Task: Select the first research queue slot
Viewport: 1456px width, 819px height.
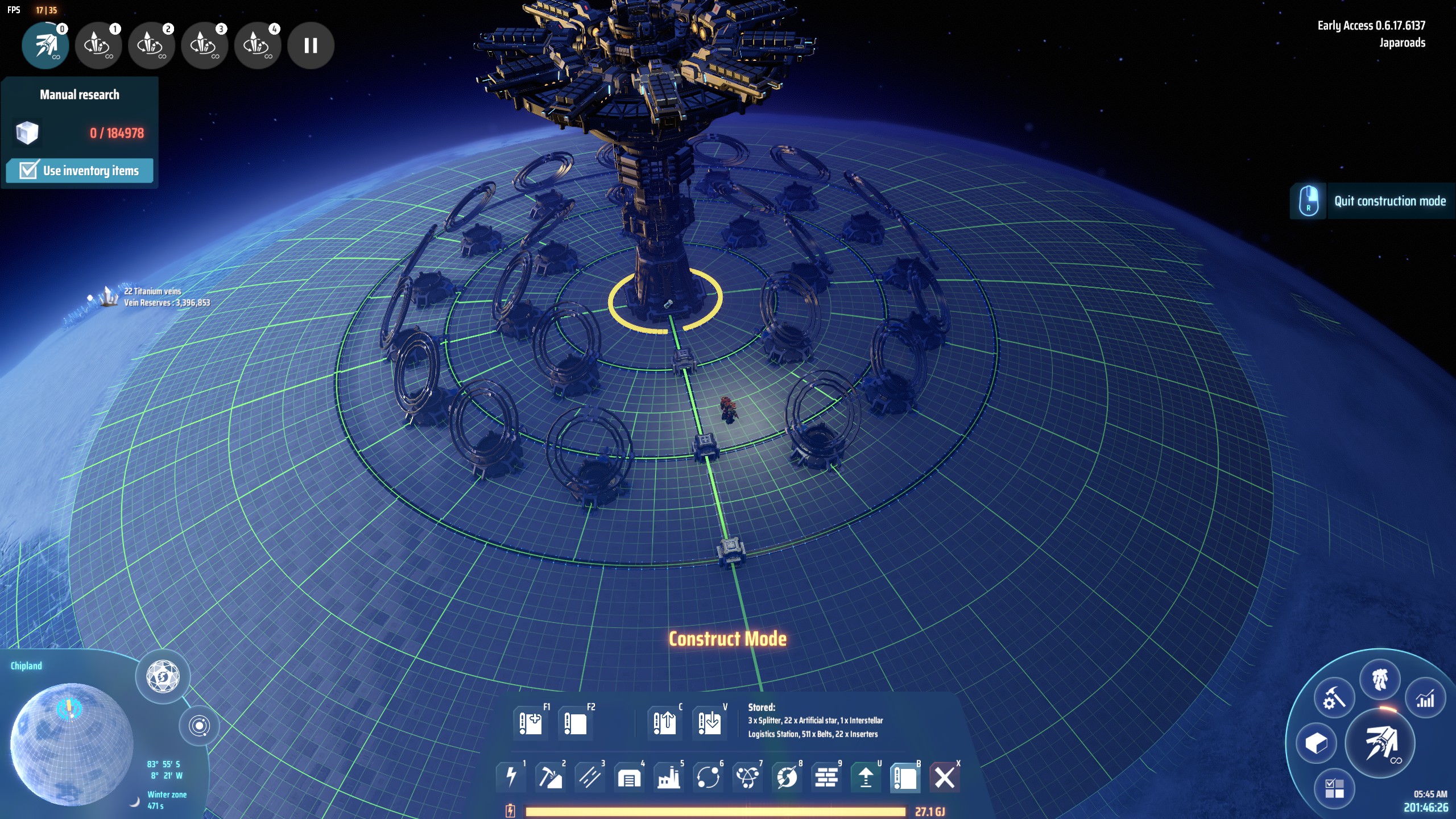Action: pyautogui.click(x=45, y=45)
